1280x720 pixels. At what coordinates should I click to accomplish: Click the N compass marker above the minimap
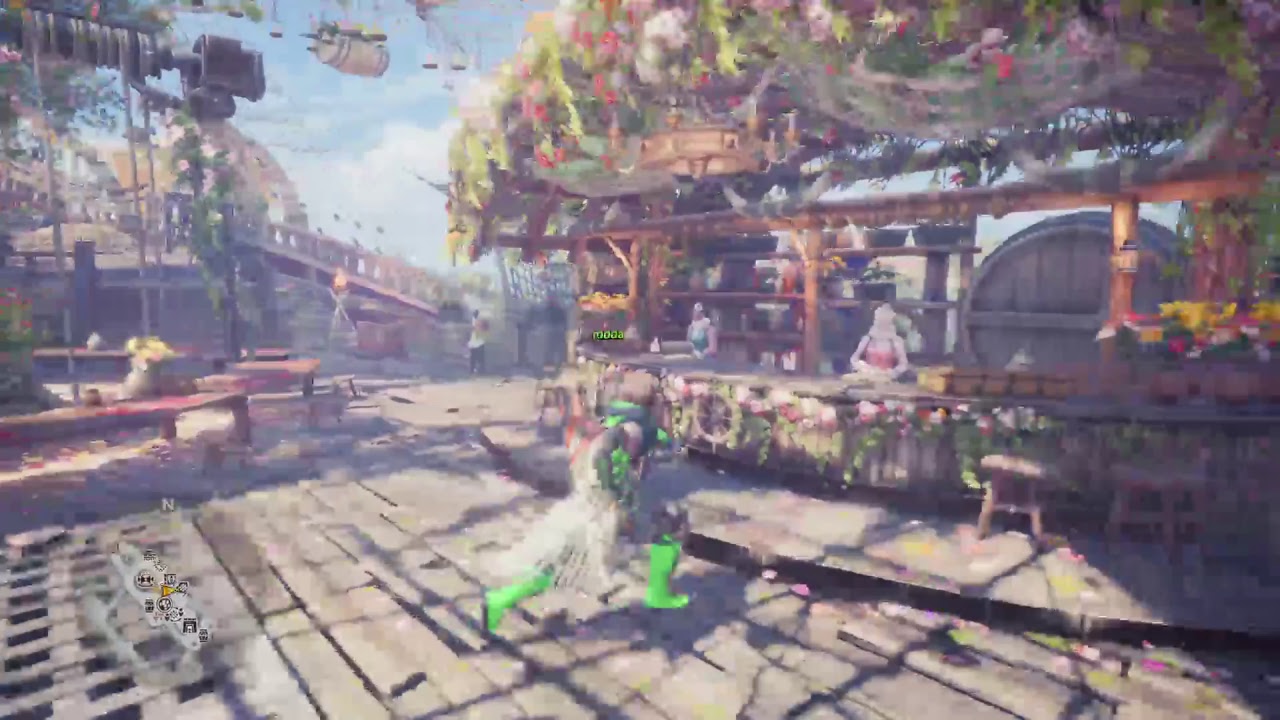[167, 505]
